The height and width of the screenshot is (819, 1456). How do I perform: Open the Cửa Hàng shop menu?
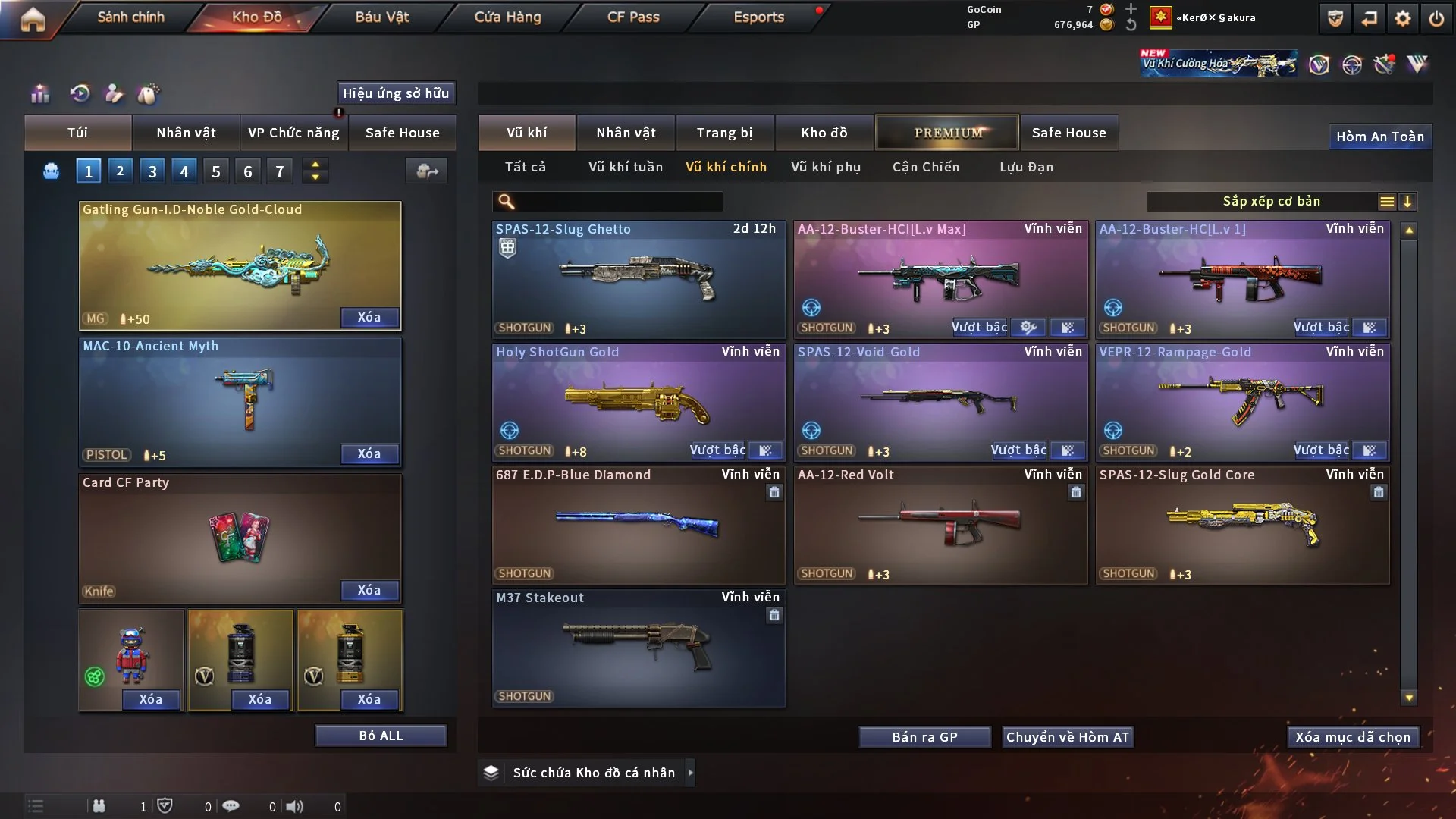tap(507, 17)
